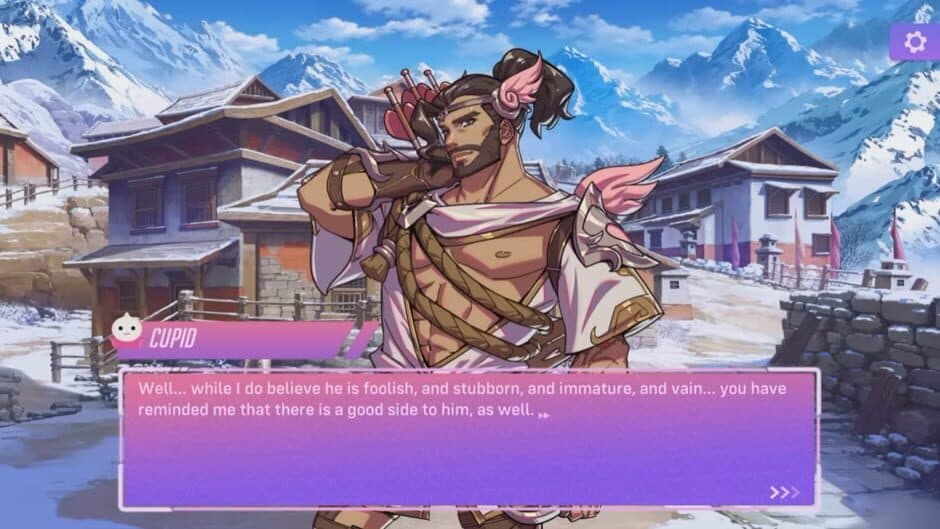Advance dialogue with the triple-arrow button
The height and width of the screenshot is (529, 940).
click(x=784, y=492)
